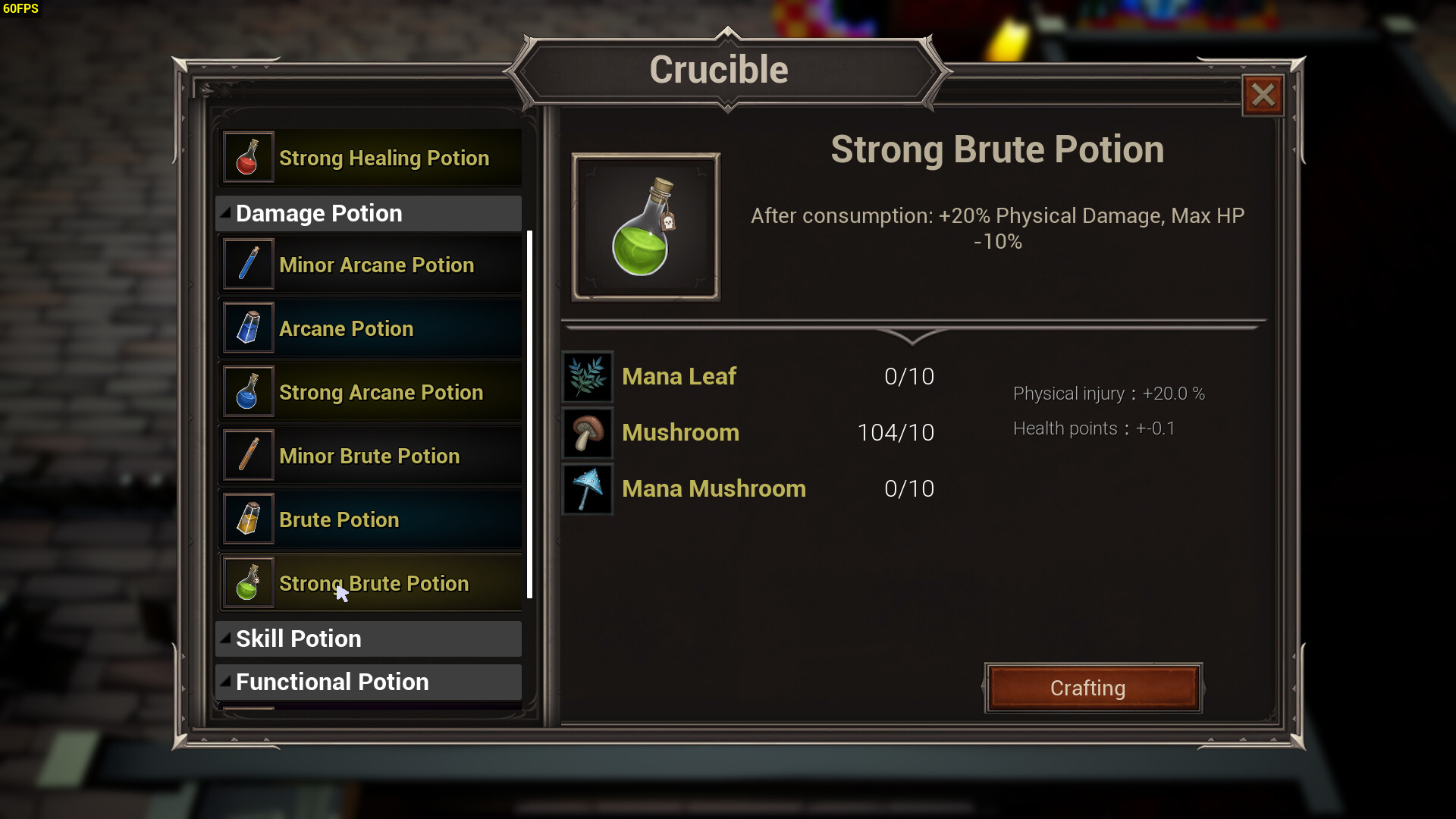The height and width of the screenshot is (819, 1456).
Task: Select the Minor Brute Potion vial icon
Action: 248,455
